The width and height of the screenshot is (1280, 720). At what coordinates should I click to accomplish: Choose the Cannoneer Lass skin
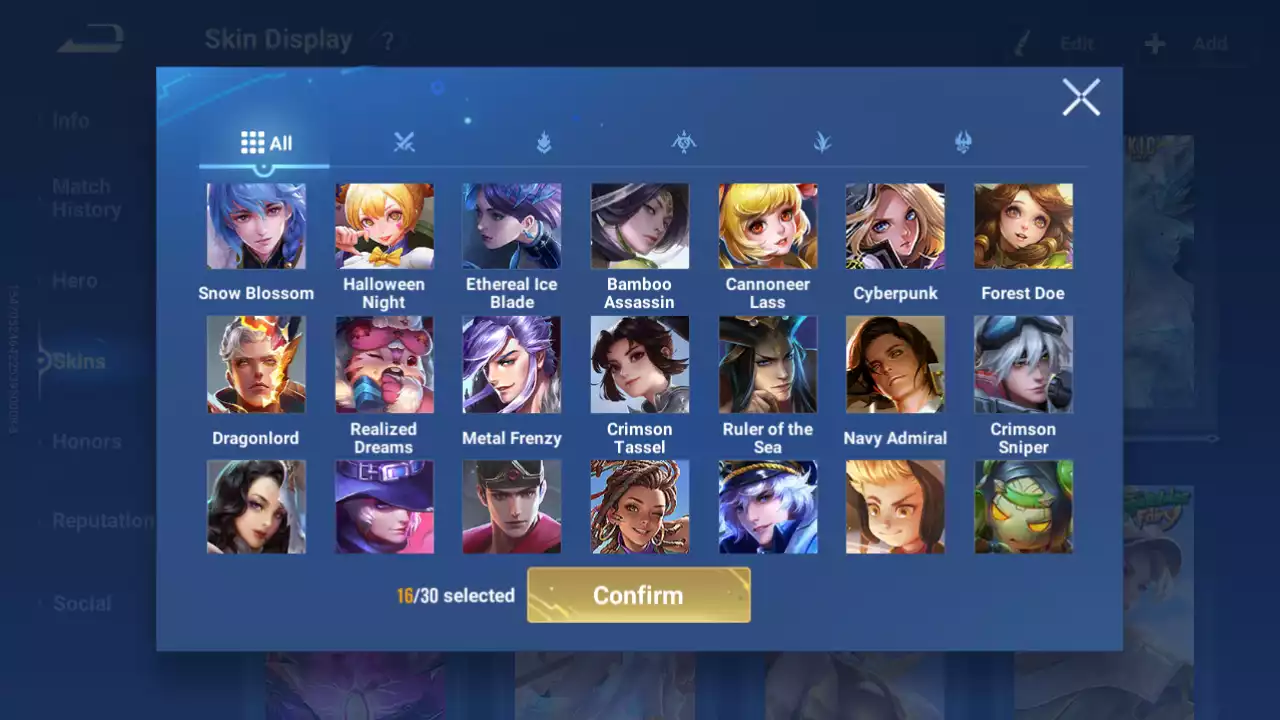[768, 226]
